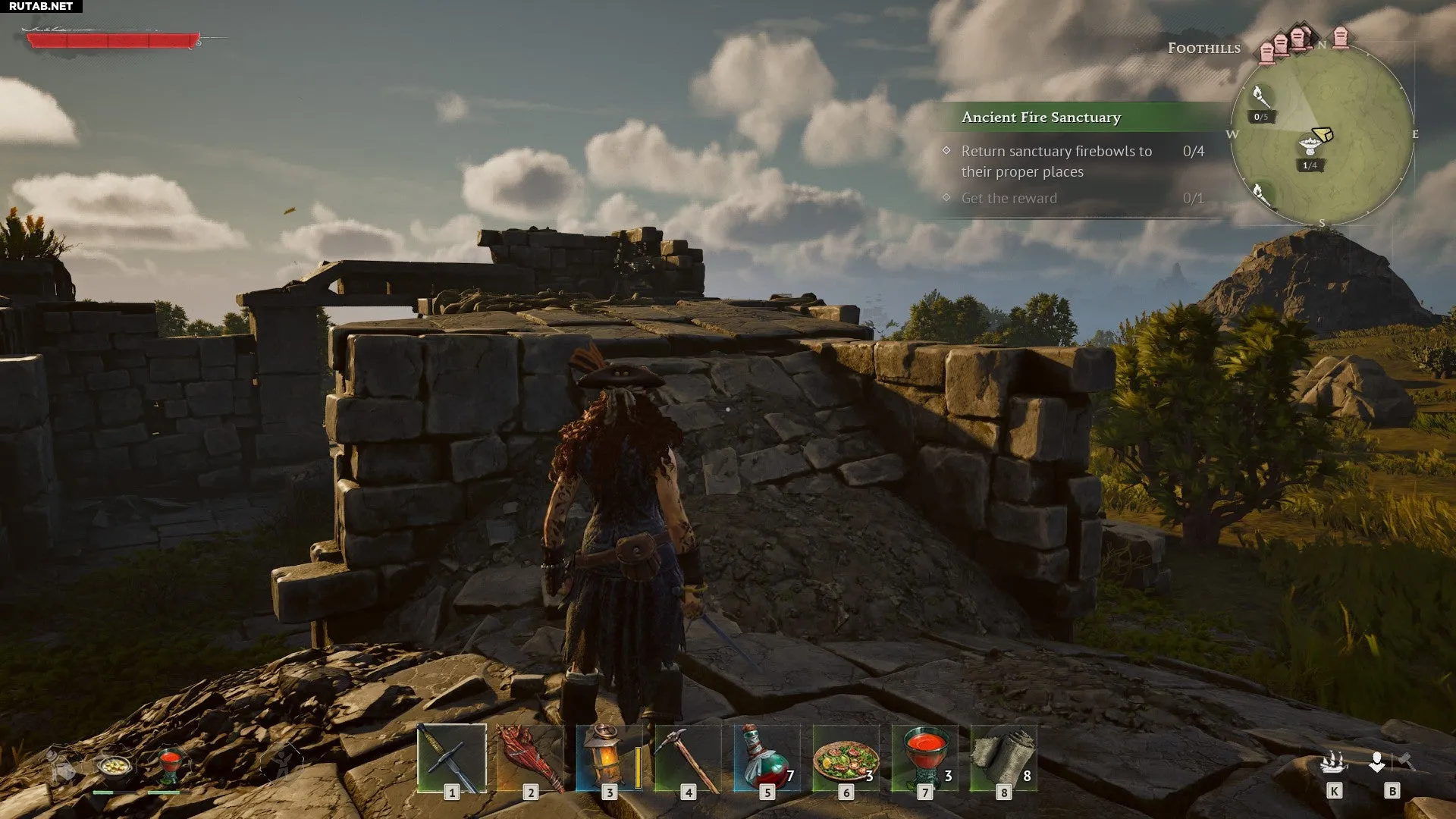
Task: Choose the pickaxe in the hotbar
Action: click(x=688, y=758)
